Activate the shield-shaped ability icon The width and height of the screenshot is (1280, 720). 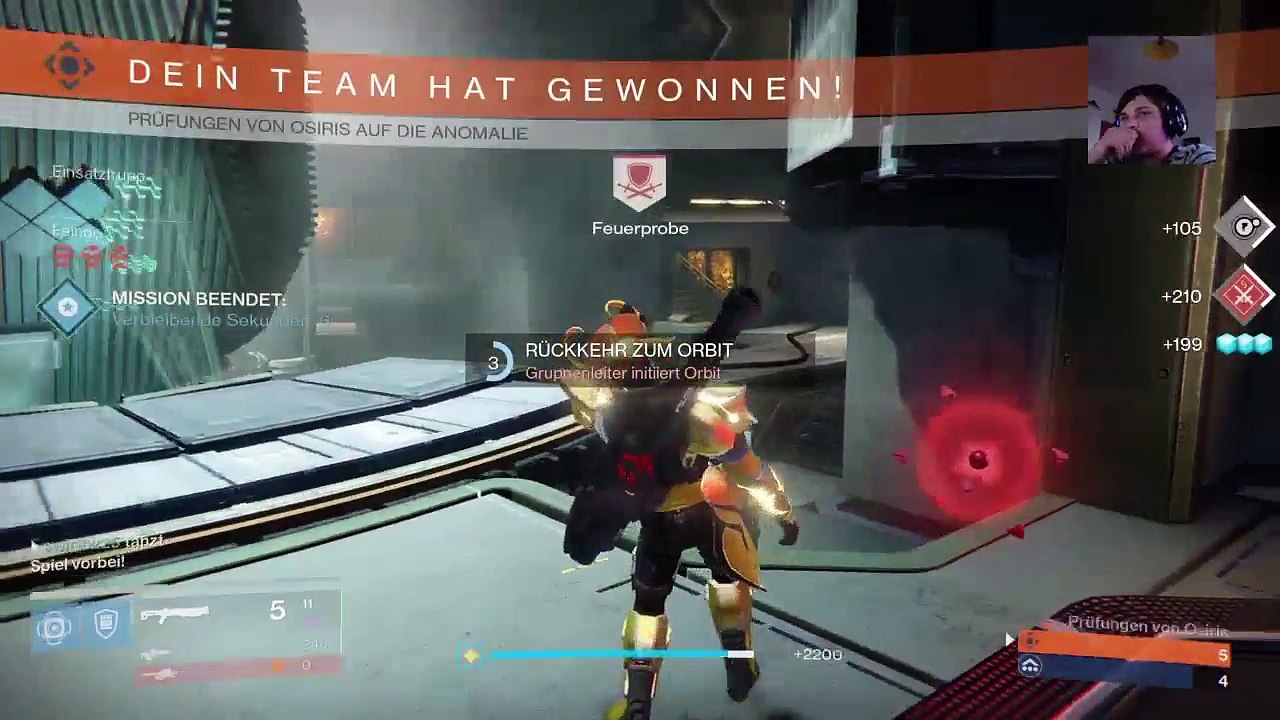pos(105,625)
